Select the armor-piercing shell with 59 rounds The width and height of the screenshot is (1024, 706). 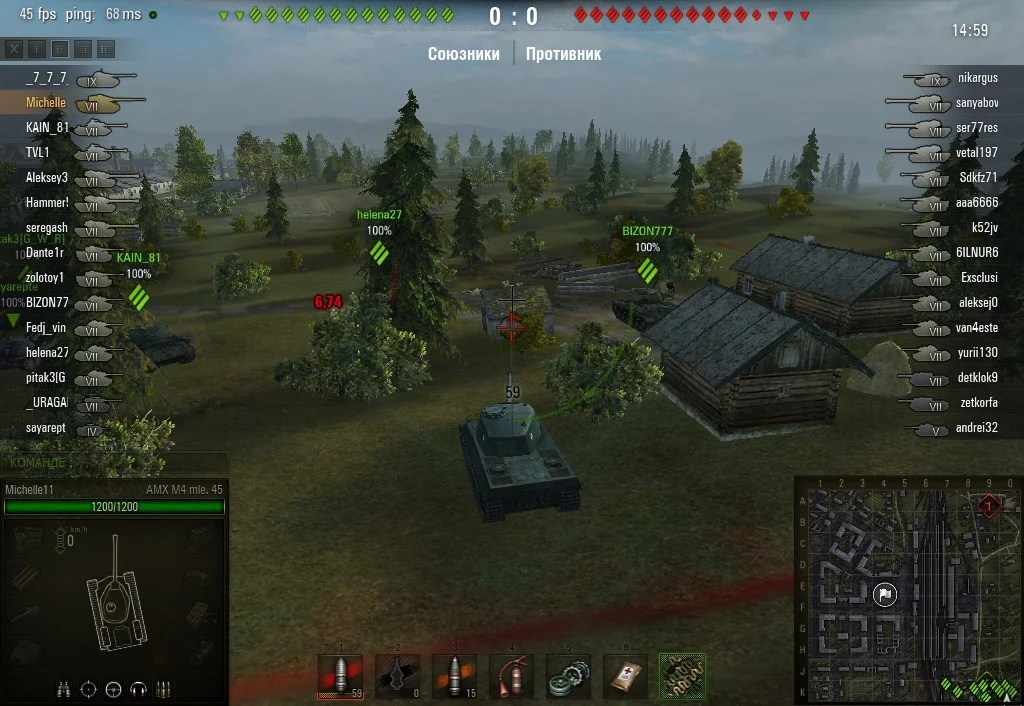pyautogui.click(x=340, y=676)
